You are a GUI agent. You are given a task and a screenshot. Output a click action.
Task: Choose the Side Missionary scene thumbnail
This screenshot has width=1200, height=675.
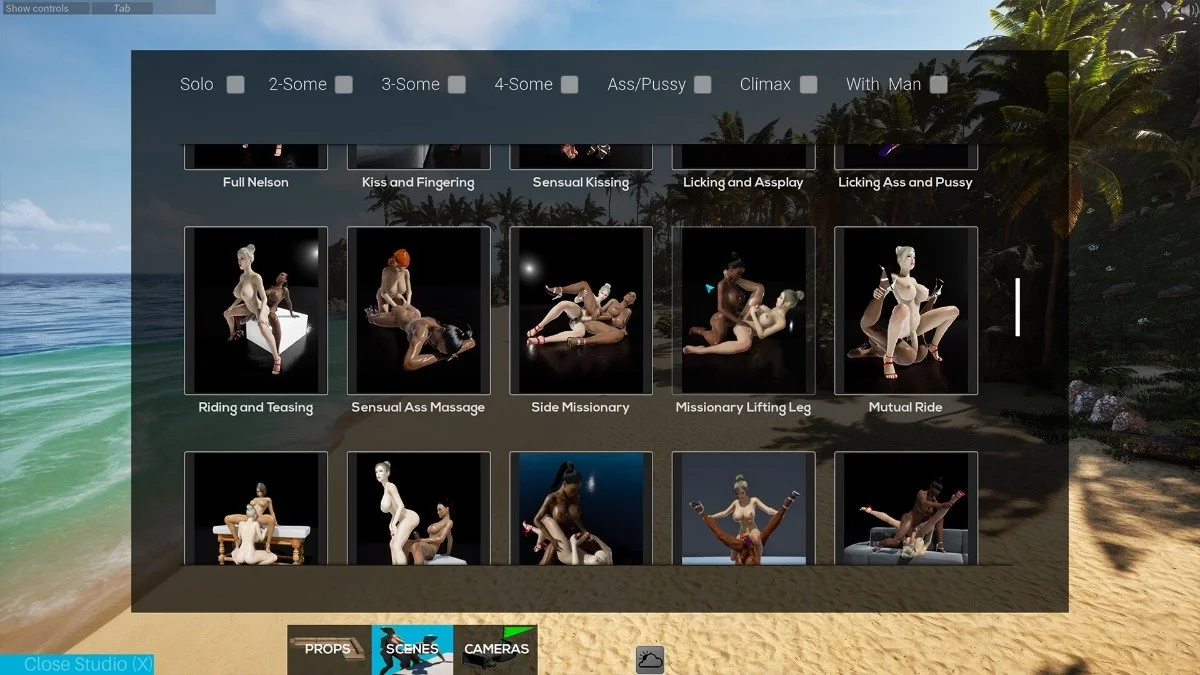[581, 310]
